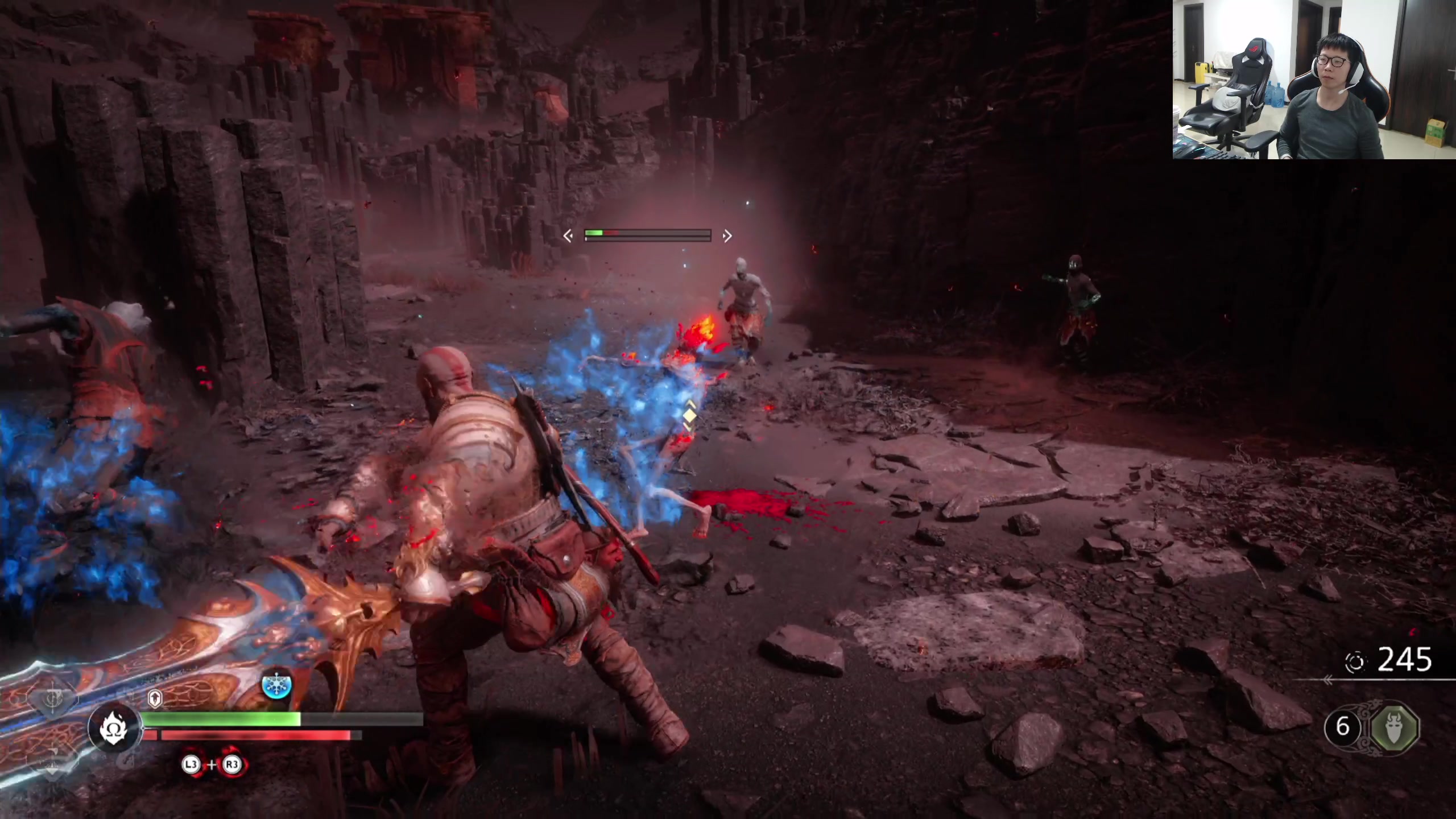
Task: Switch target with the right lock-on arrow
Action: [x=727, y=235]
